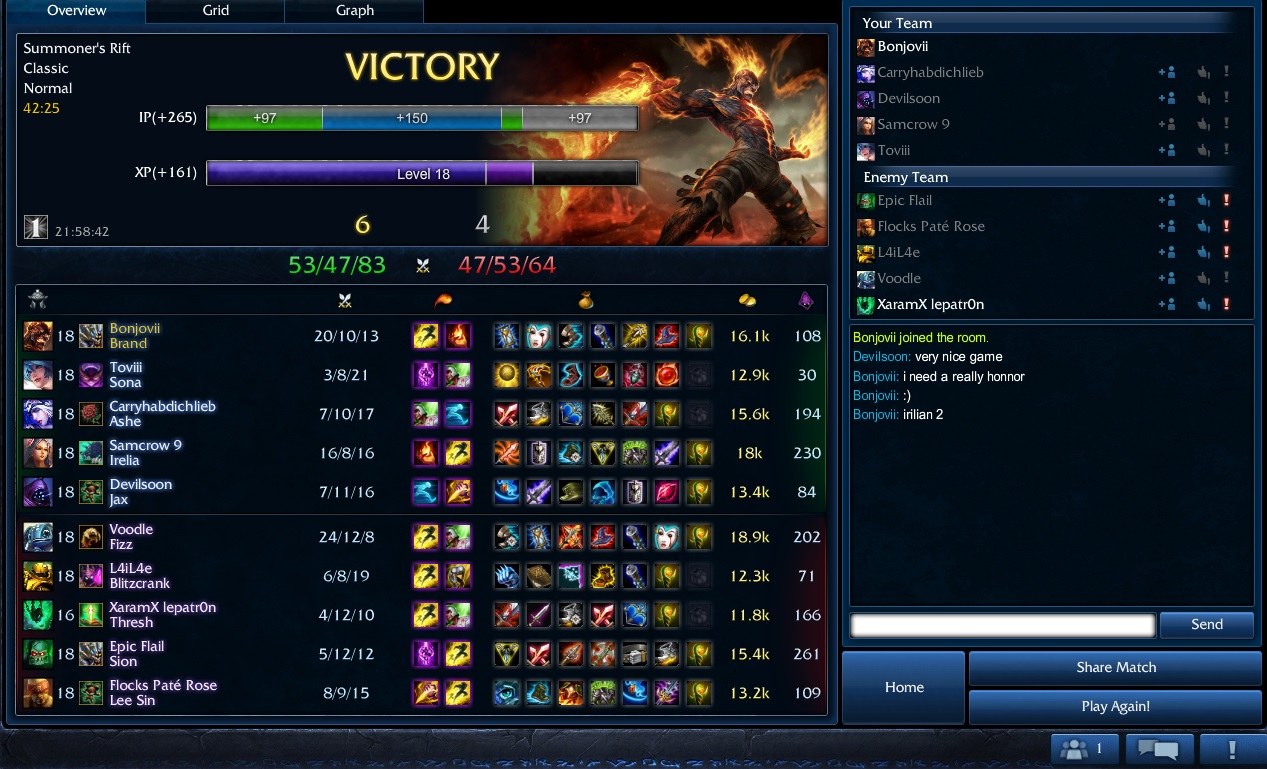This screenshot has width=1267, height=769.
Task: Open the exclamation notifications button
Action: click(1232, 749)
